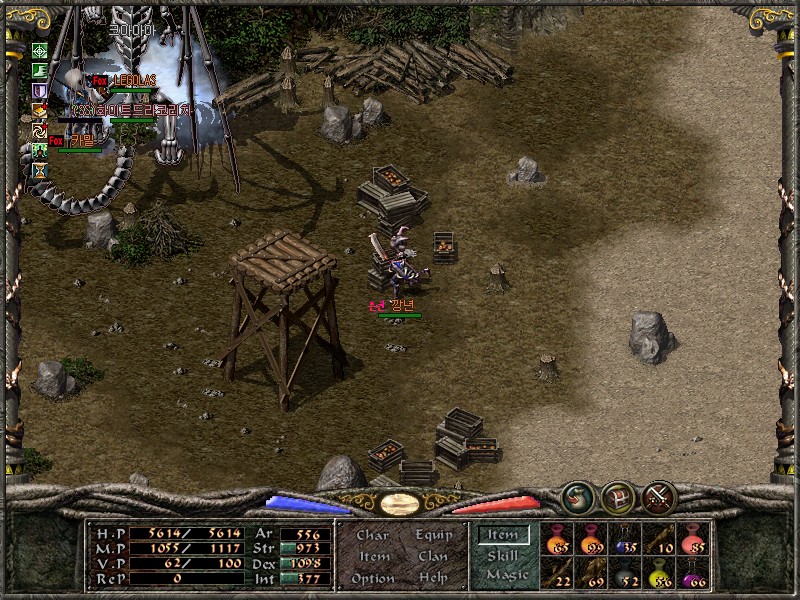Screen dimensions: 800x600
Task: Click the round crossed swords button
Action: tap(659, 497)
